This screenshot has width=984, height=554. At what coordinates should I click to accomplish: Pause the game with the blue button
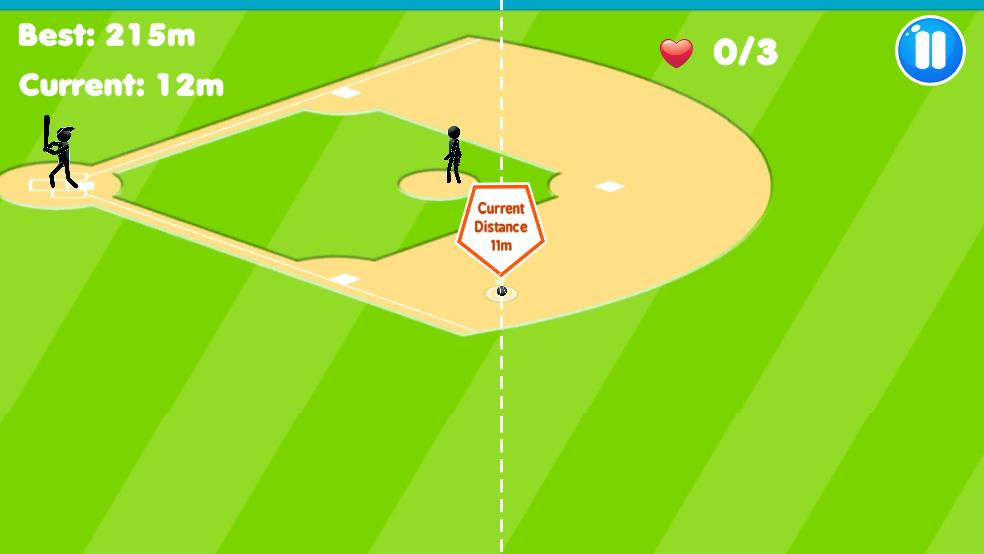(929, 50)
